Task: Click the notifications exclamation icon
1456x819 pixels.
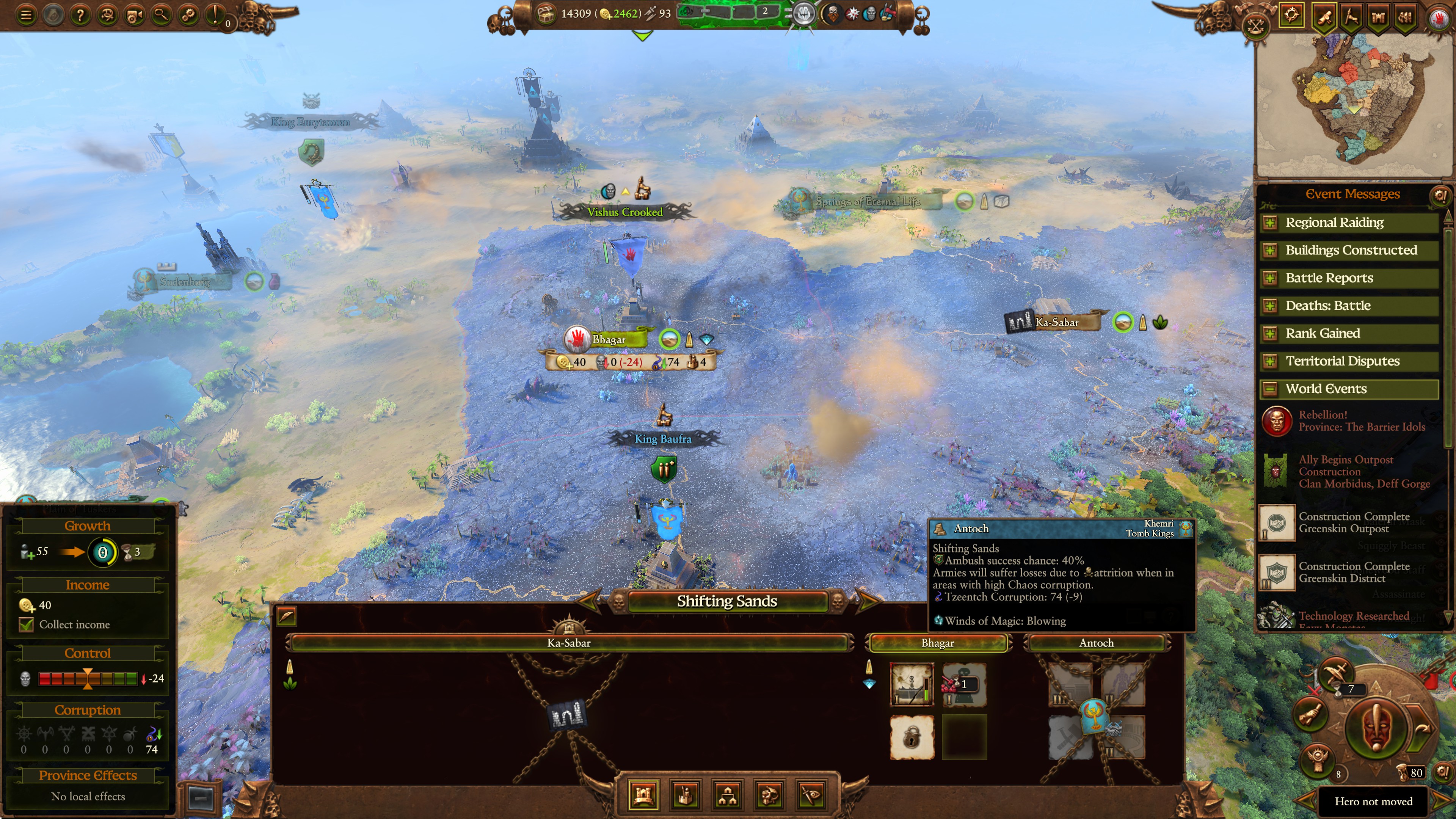Action: [x=215, y=15]
